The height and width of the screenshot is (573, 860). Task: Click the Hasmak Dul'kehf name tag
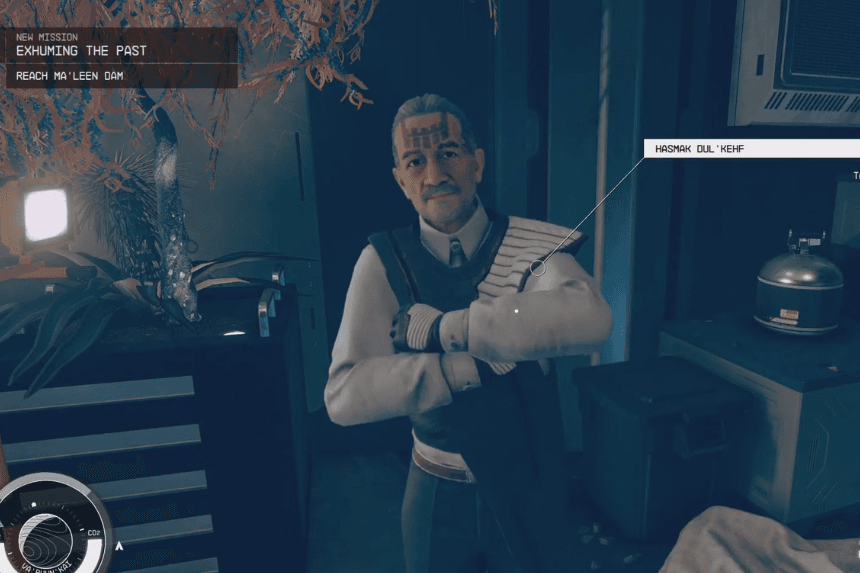pos(750,149)
